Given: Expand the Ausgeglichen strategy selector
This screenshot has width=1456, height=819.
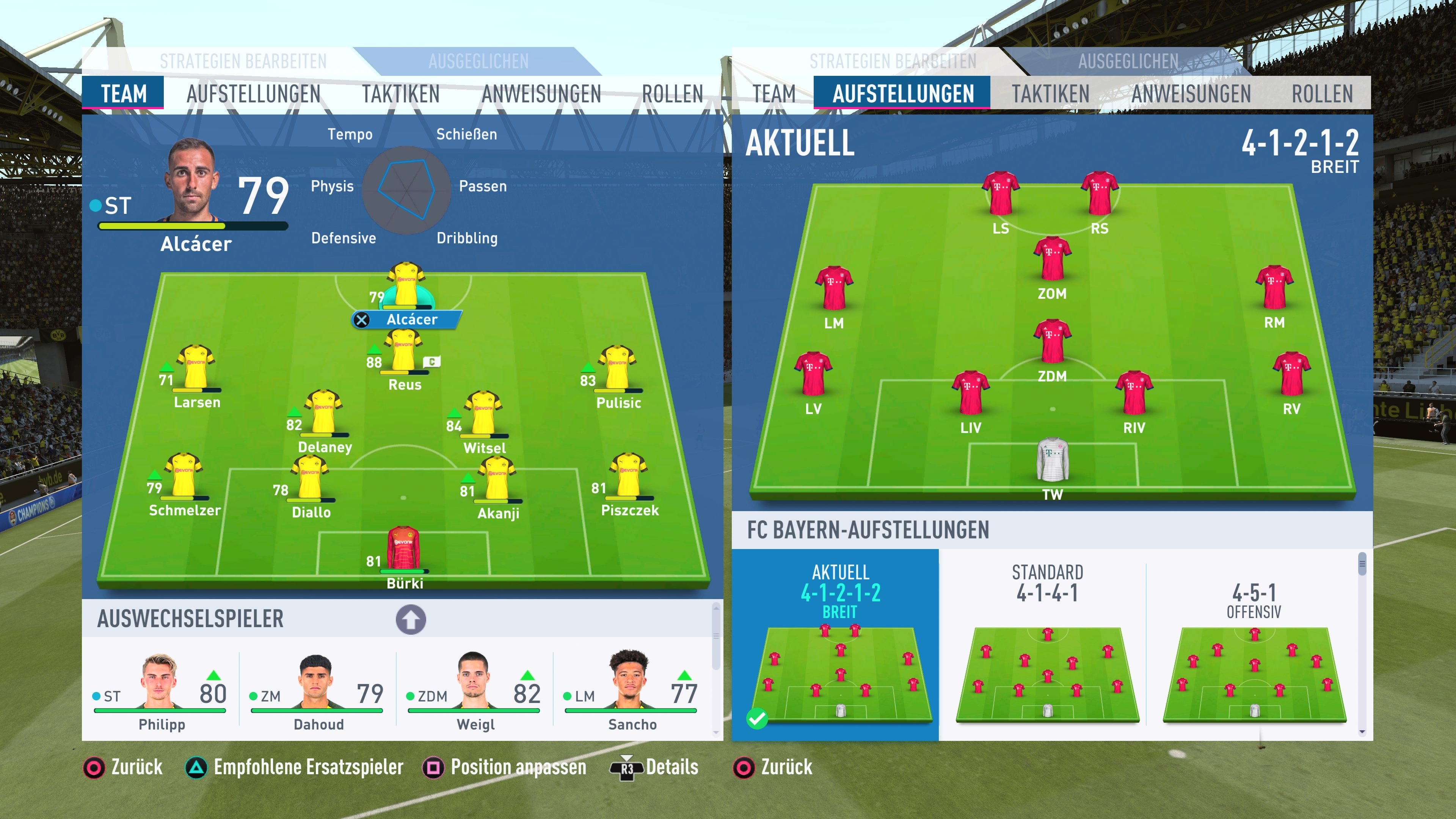Looking at the screenshot, I should point(479,61).
